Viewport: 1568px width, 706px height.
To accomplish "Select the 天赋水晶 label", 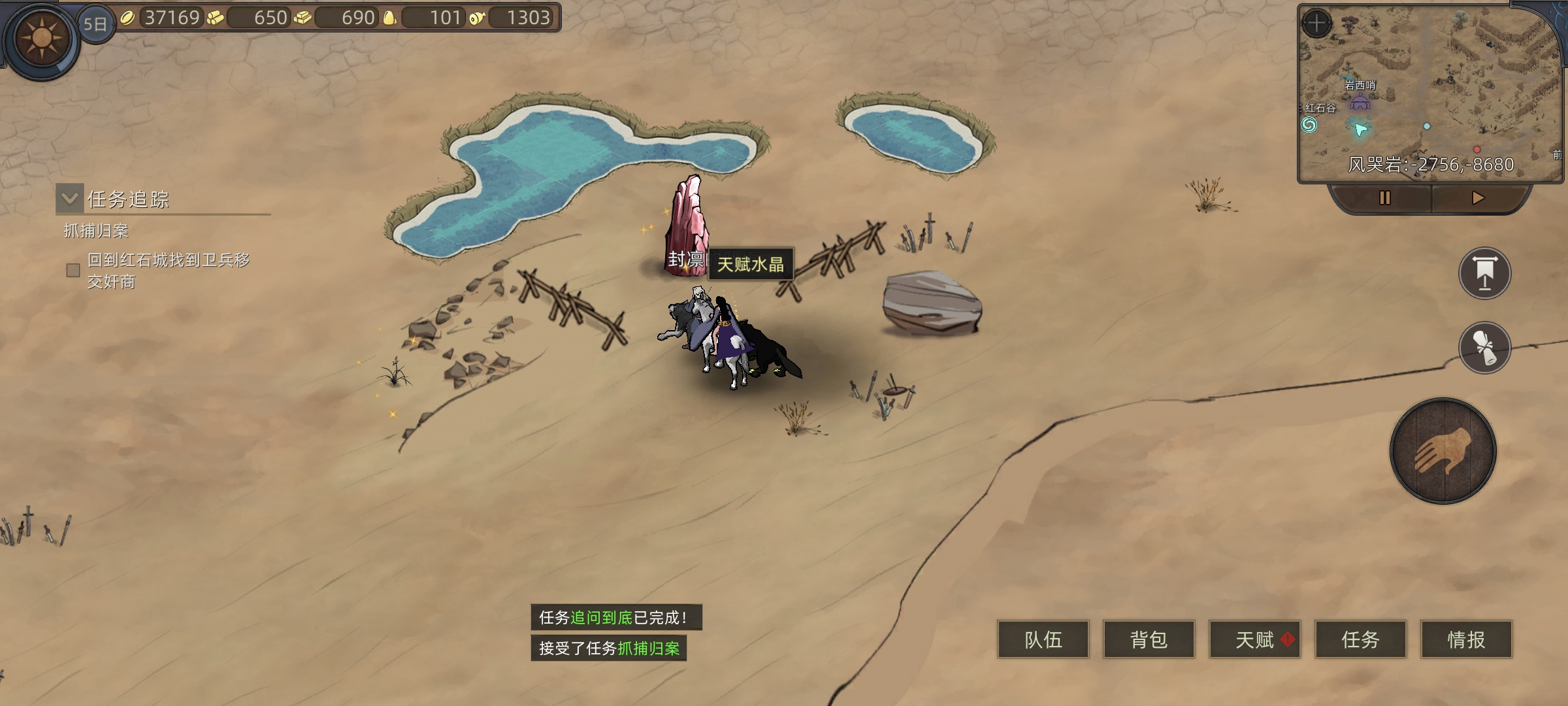I will point(751,265).
